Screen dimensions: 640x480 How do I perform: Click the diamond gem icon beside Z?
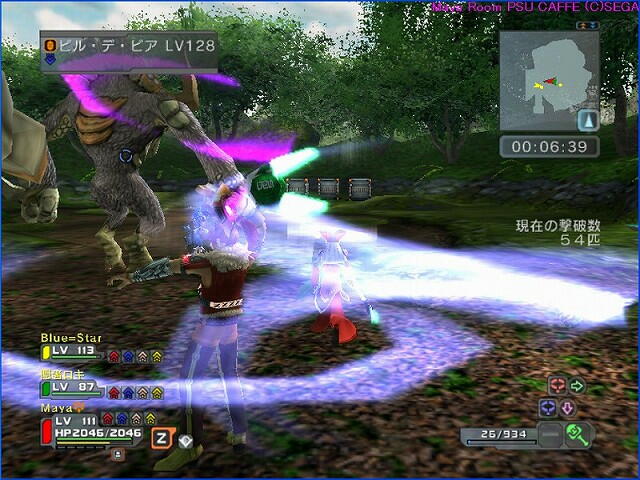coord(185,439)
